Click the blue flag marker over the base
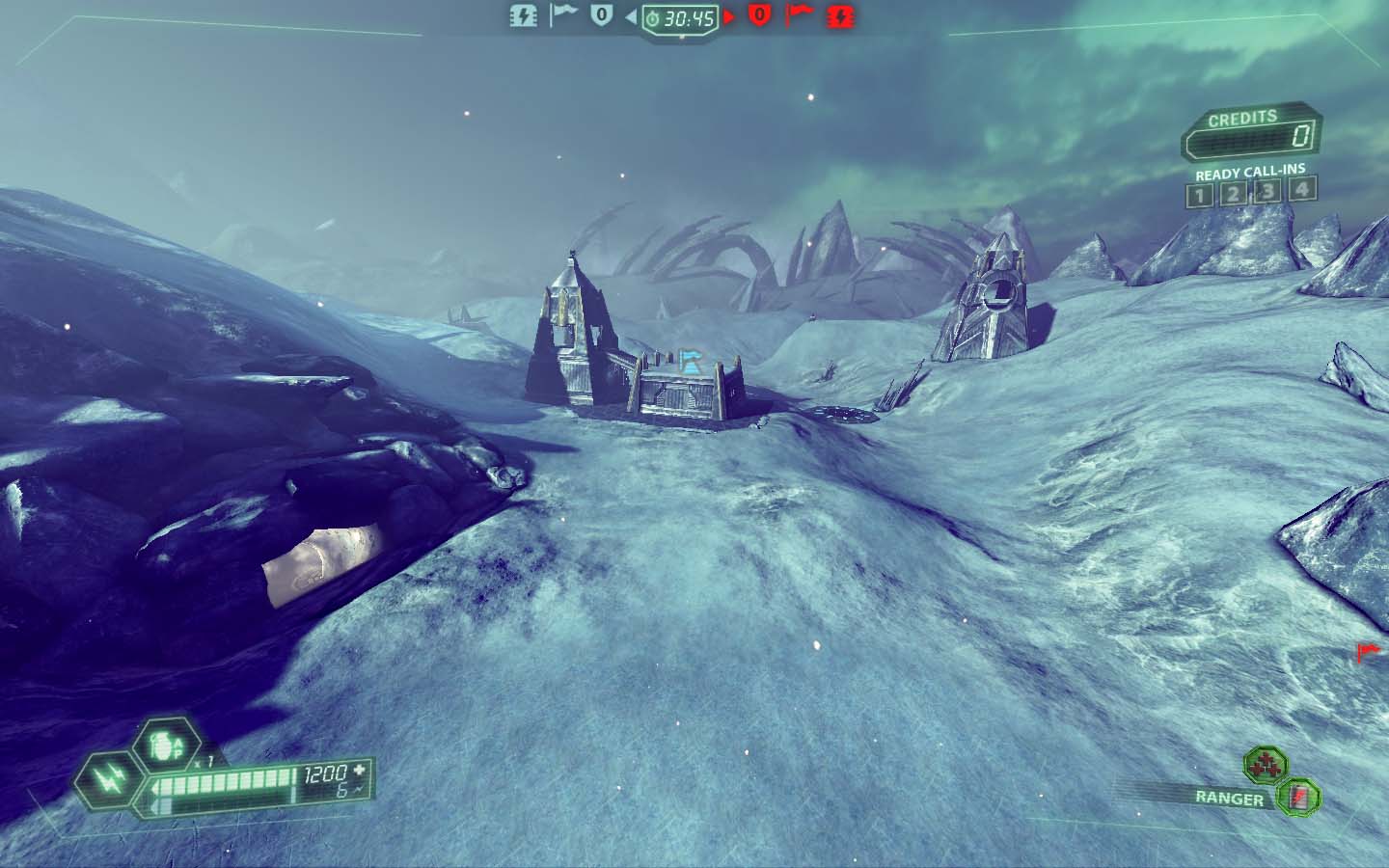The width and height of the screenshot is (1389, 868). point(690,361)
